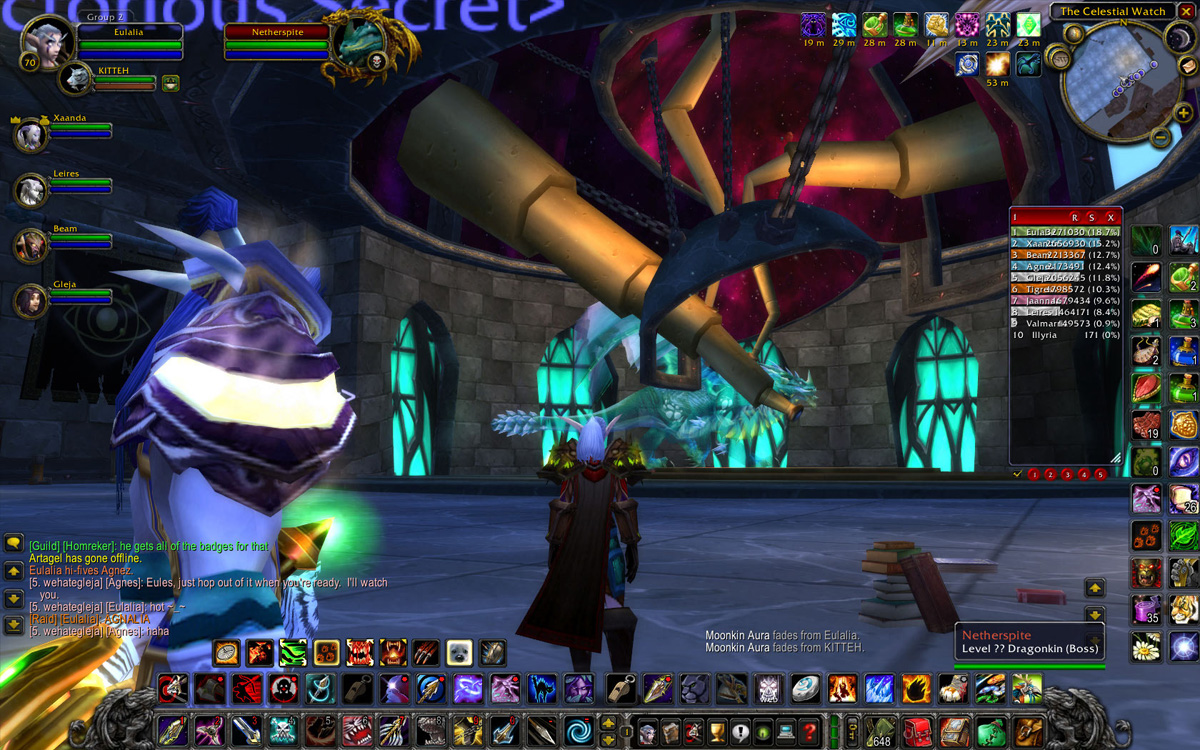Target party member Gleja
1200x750 pixels.
[x=32, y=299]
